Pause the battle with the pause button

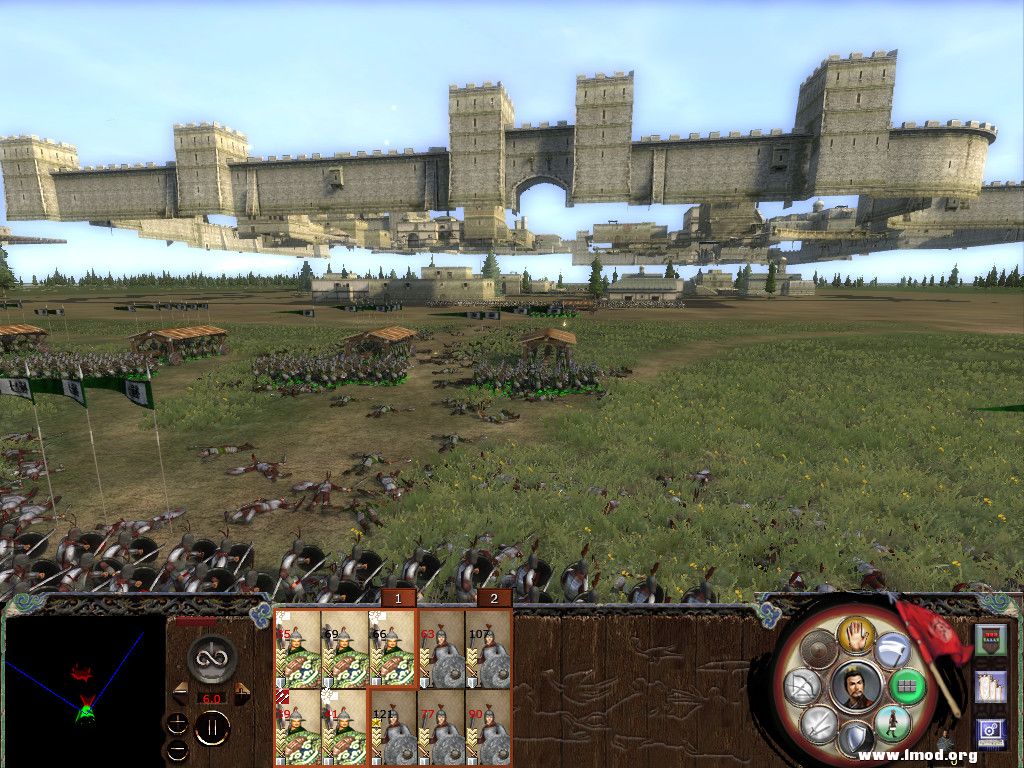coord(212,728)
